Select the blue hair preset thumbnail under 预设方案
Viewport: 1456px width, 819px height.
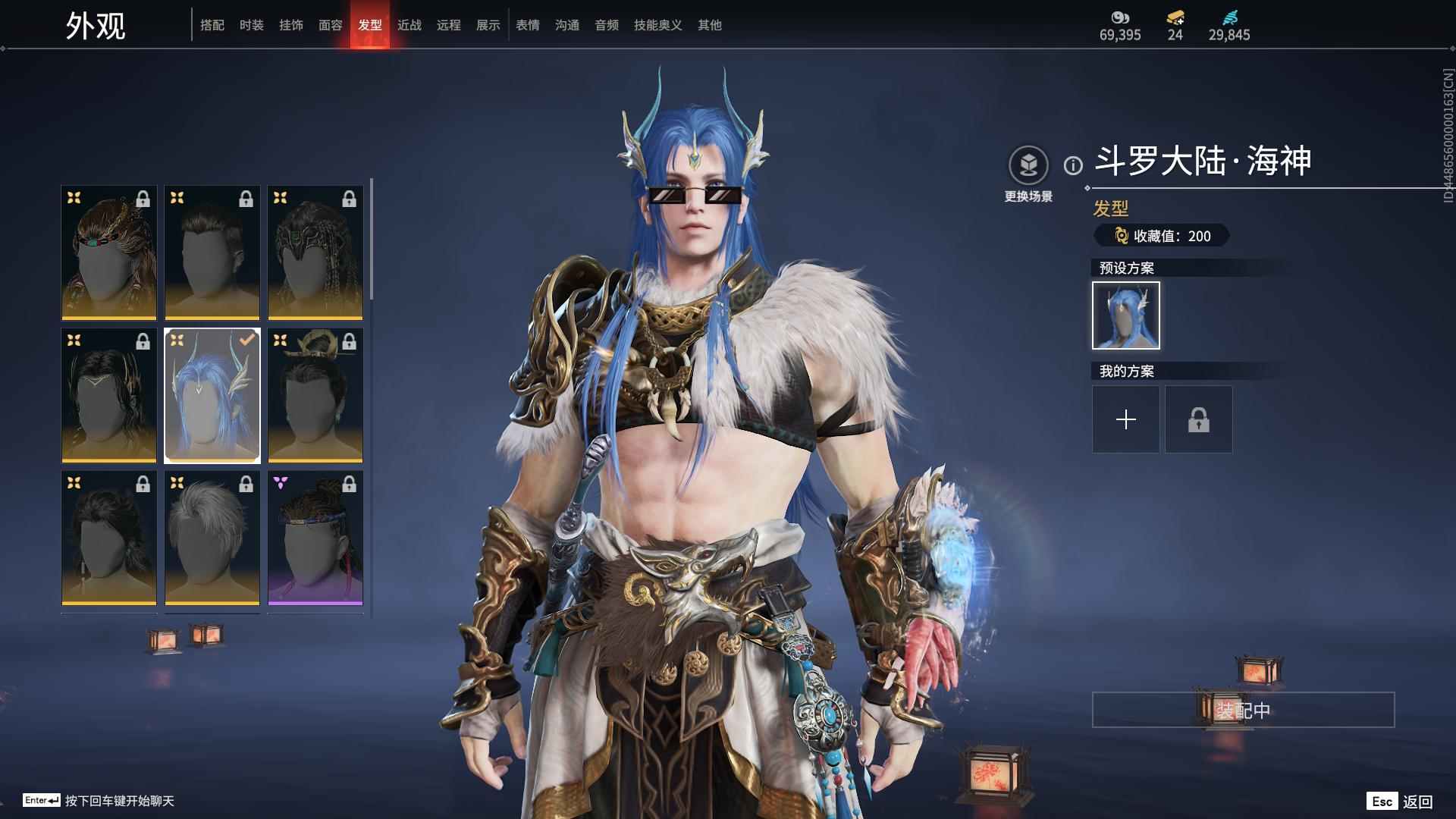tap(1126, 315)
